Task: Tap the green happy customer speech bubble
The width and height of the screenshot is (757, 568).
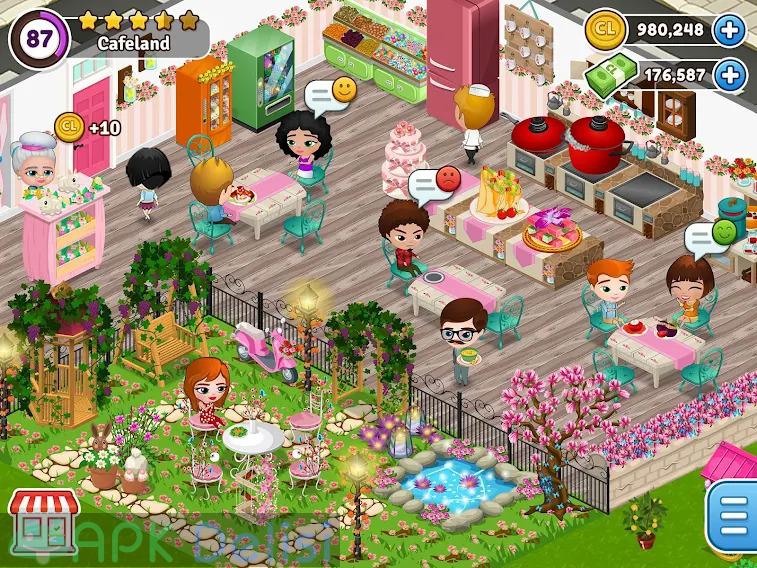Action: 710,236
